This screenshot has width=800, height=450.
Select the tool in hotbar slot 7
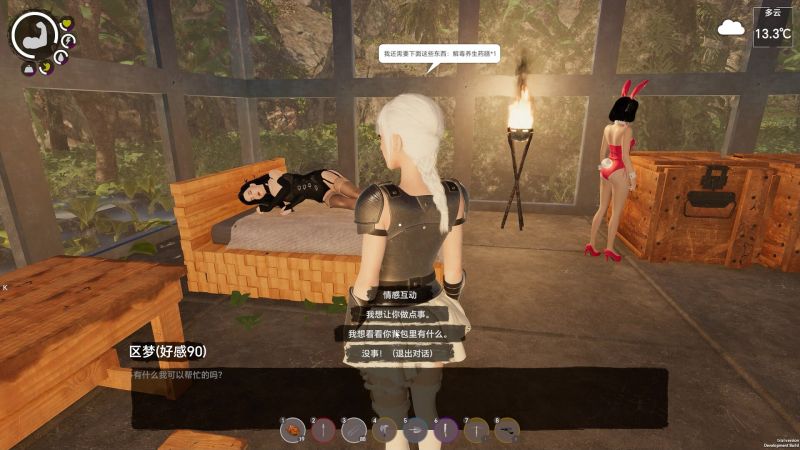477,431
